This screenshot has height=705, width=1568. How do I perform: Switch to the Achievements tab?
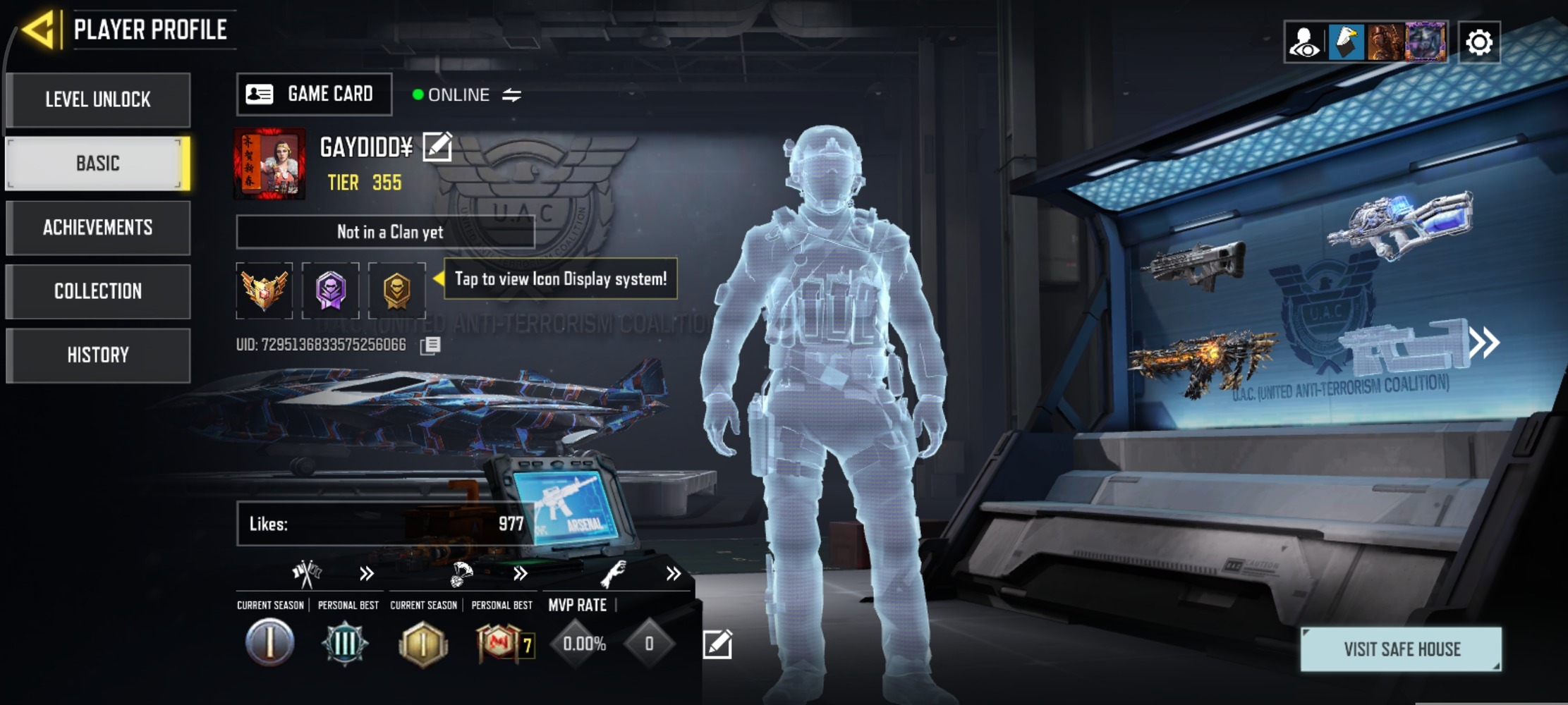[x=98, y=228]
